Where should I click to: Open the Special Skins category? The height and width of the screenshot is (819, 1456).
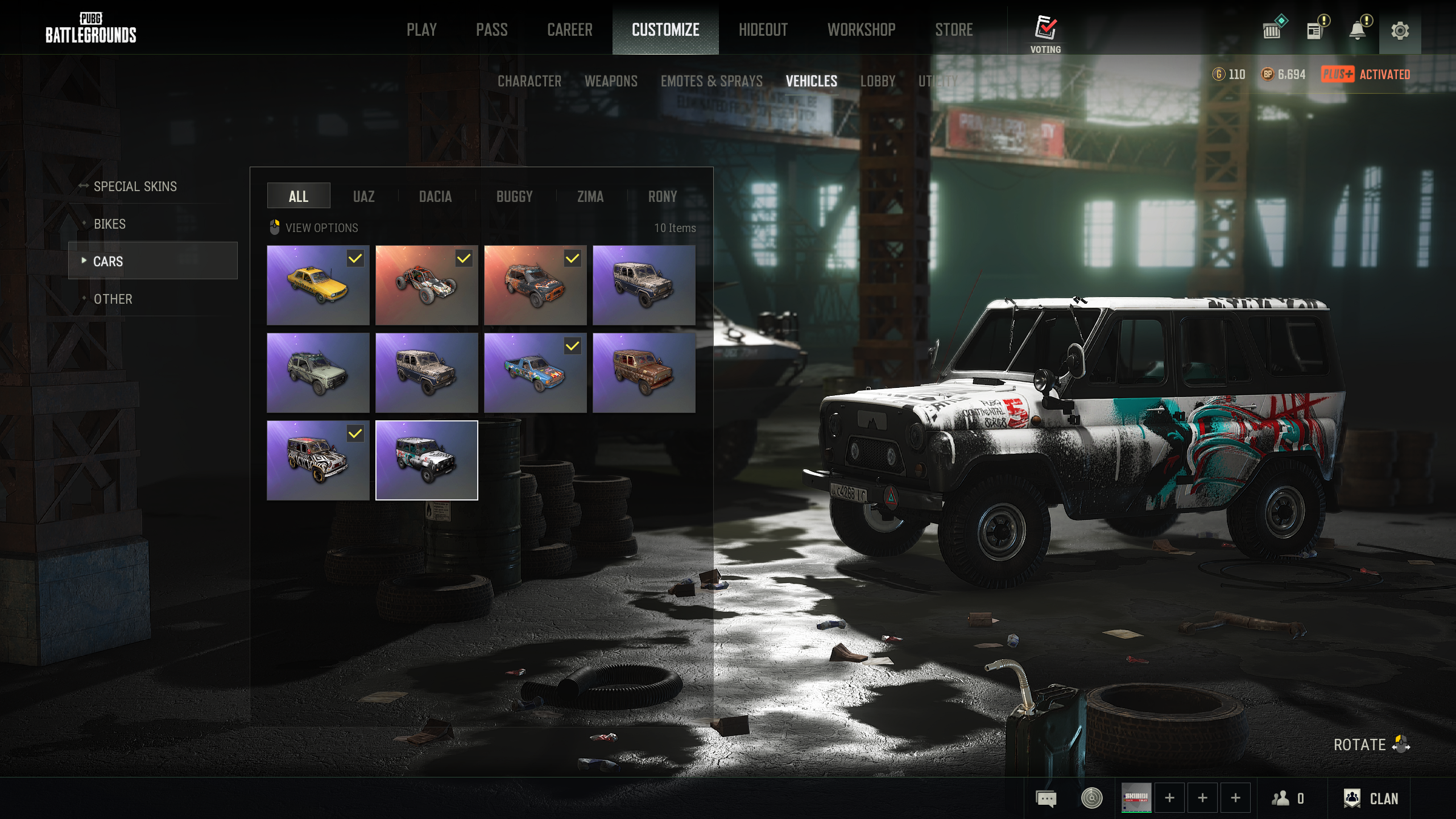pyautogui.click(x=135, y=187)
